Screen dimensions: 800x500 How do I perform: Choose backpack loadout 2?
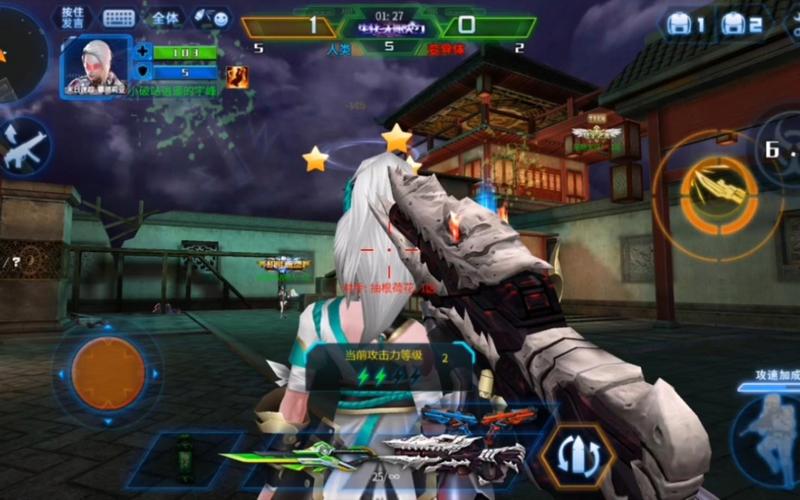tap(742, 23)
